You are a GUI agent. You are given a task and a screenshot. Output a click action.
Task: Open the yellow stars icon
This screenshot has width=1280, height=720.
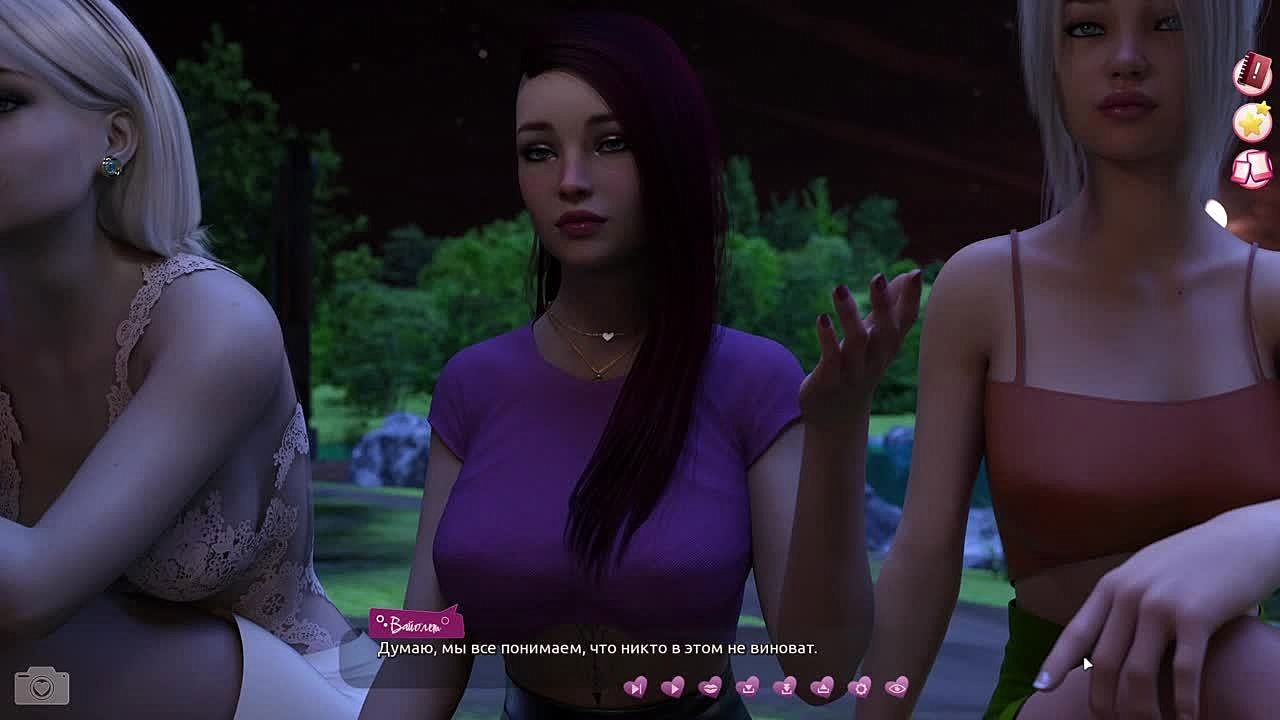(x=1252, y=122)
